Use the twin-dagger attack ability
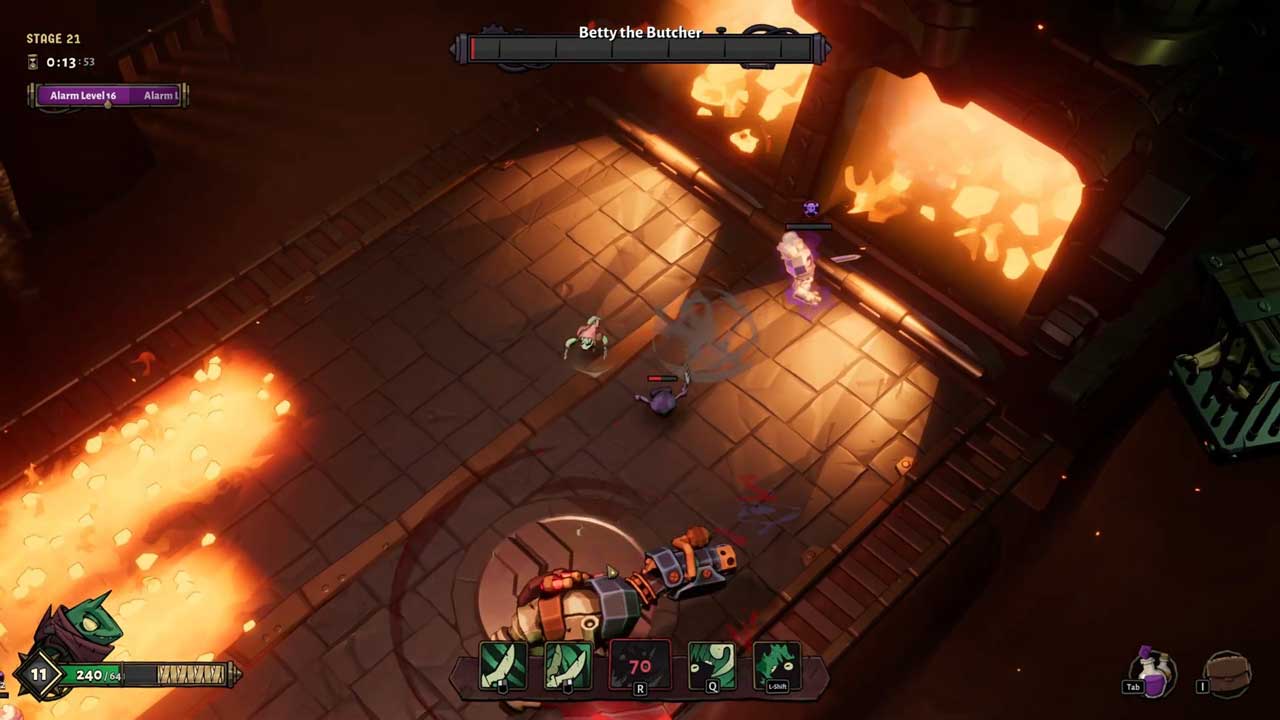The image size is (1280, 720). [x=567, y=667]
